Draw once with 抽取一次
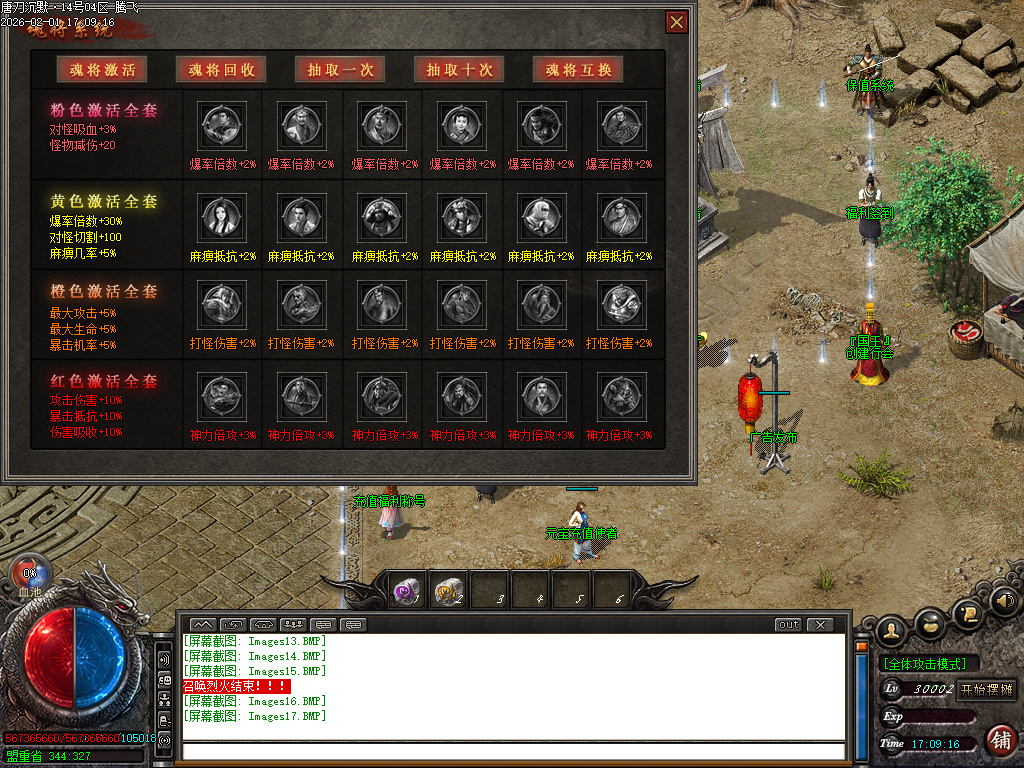Image resolution: width=1024 pixels, height=768 pixels. [340, 69]
